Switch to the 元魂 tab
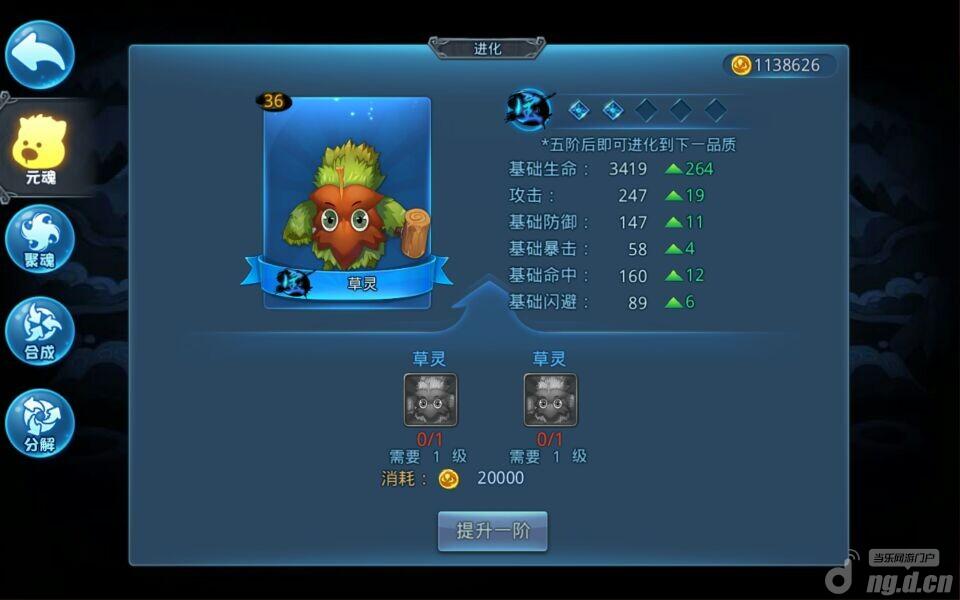Screen dimensions: 960x600 pyautogui.click(x=40, y=150)
